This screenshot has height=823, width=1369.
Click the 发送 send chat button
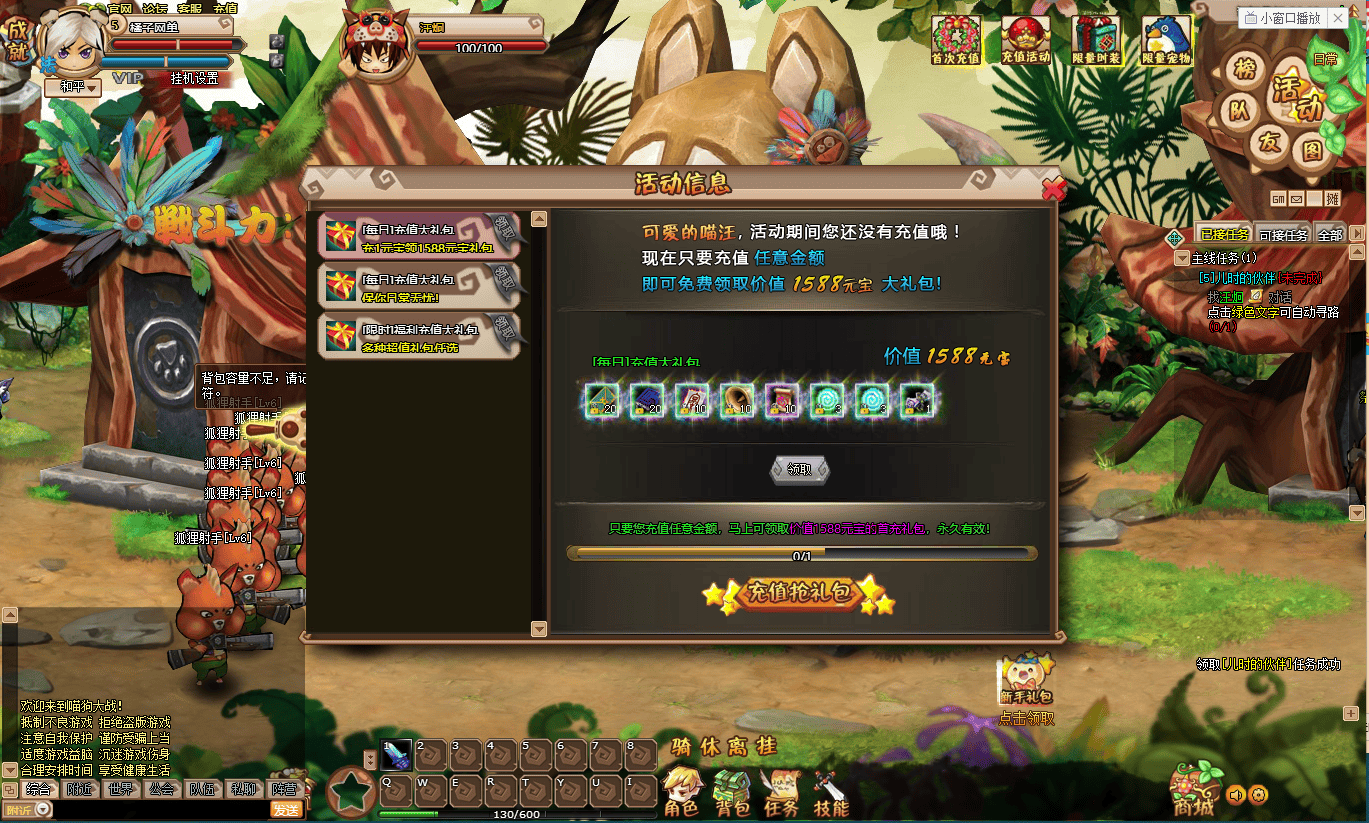point(287,810)
